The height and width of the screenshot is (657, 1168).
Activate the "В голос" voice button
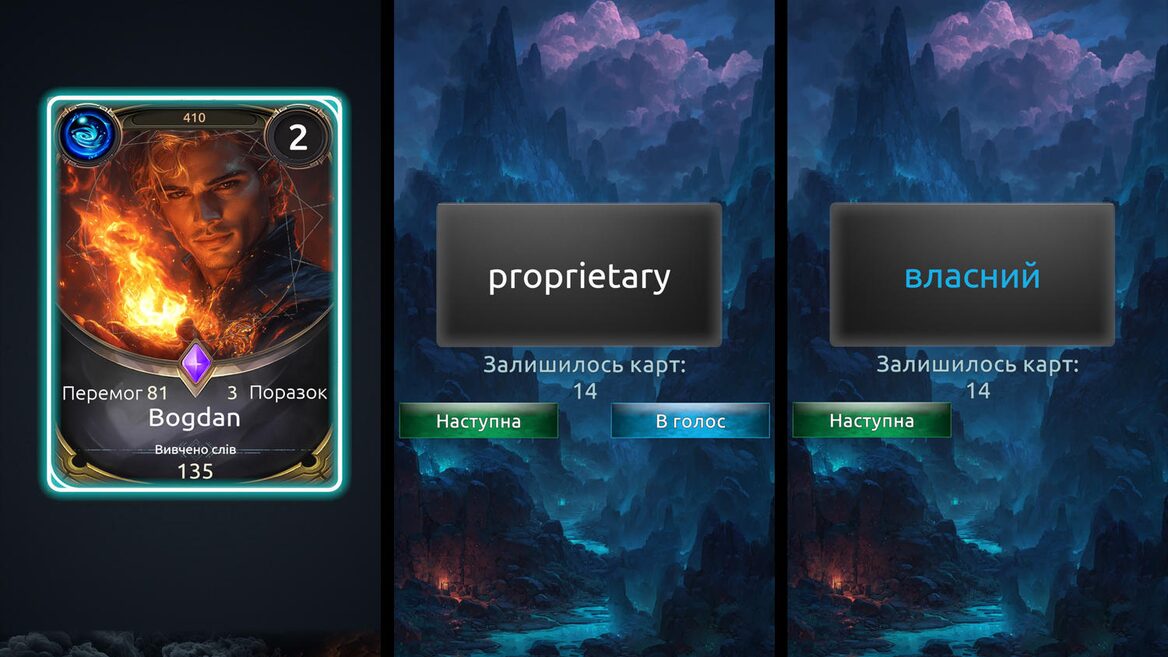pyautogui.click(x=690, y=421)
